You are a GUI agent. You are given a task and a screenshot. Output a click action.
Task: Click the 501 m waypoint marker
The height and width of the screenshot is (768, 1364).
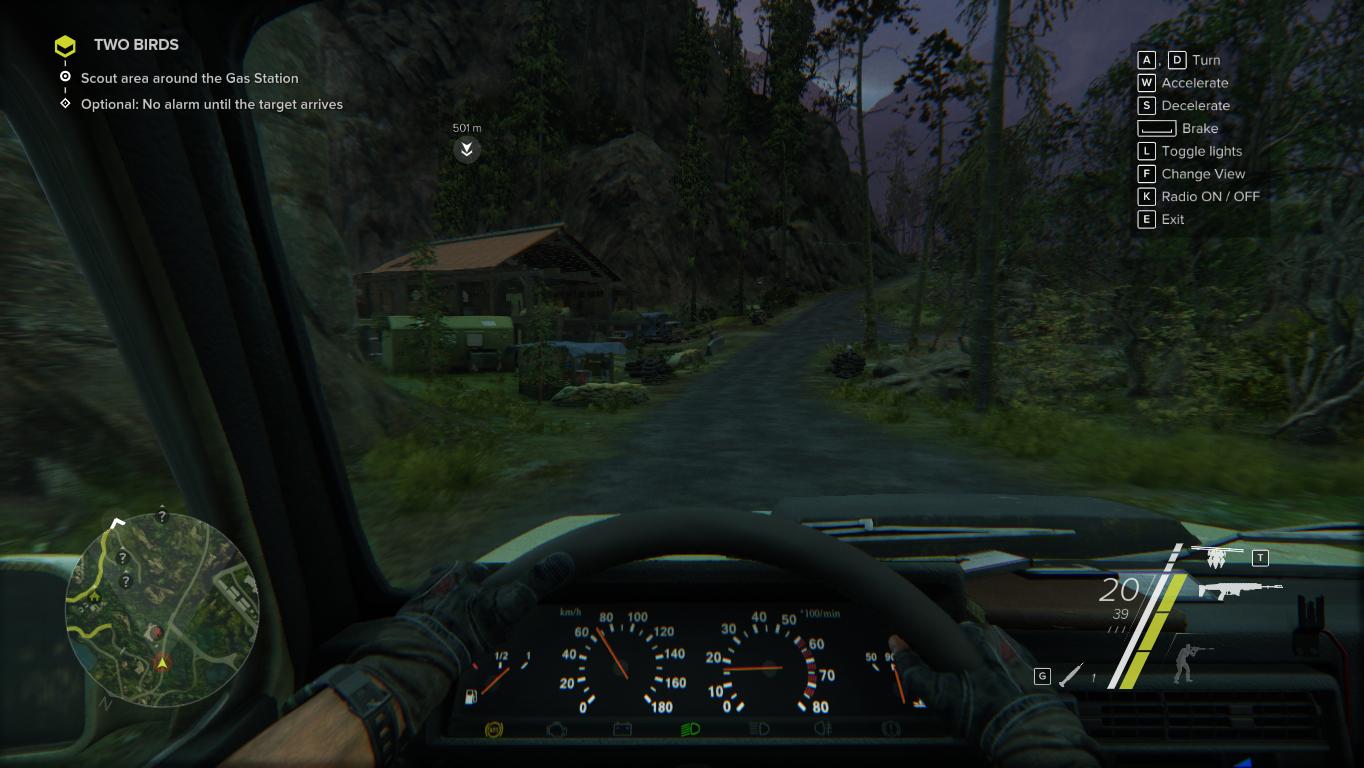tap(466, 150)
